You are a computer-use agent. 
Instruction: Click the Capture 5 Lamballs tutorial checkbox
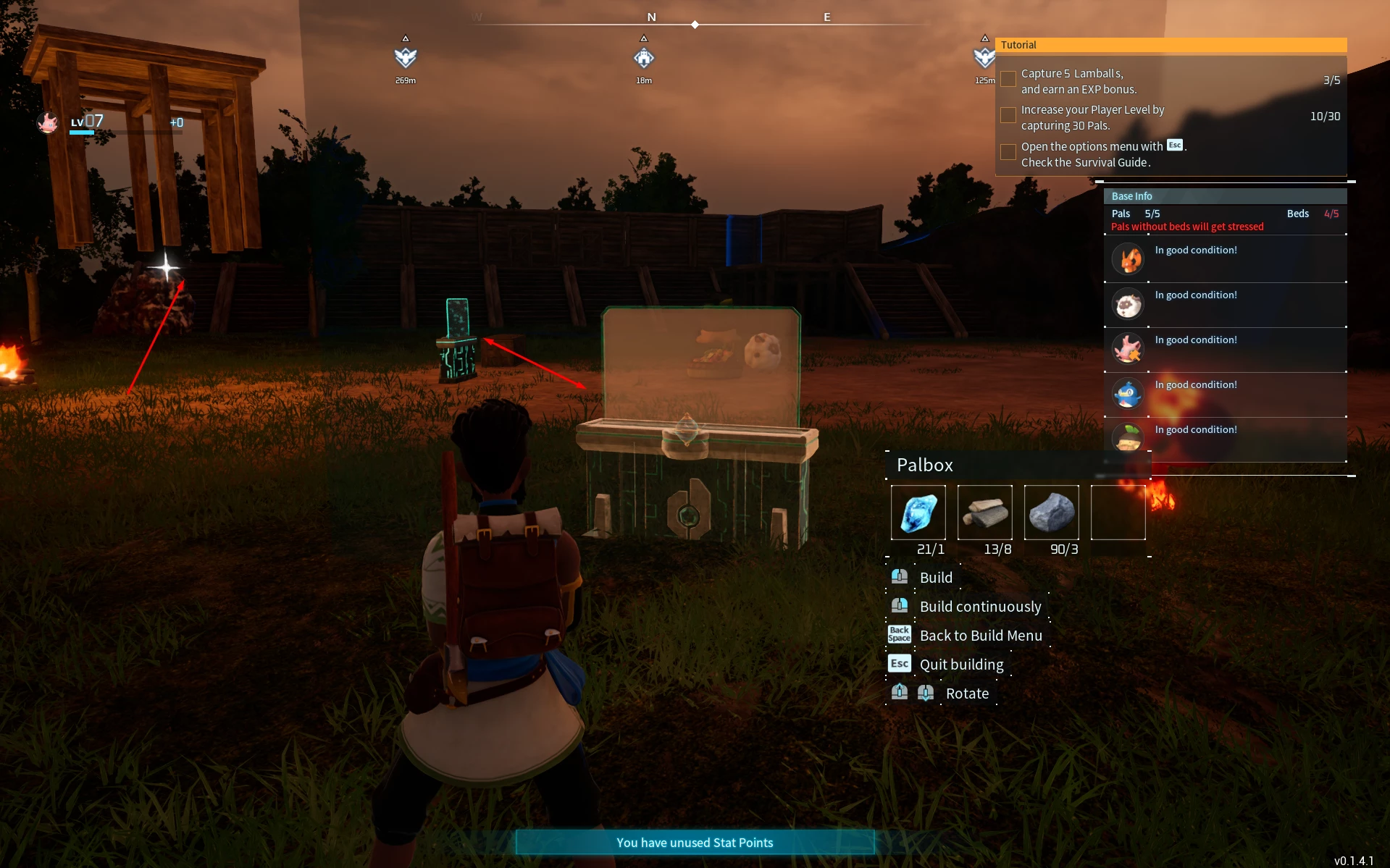point(1008,79)
